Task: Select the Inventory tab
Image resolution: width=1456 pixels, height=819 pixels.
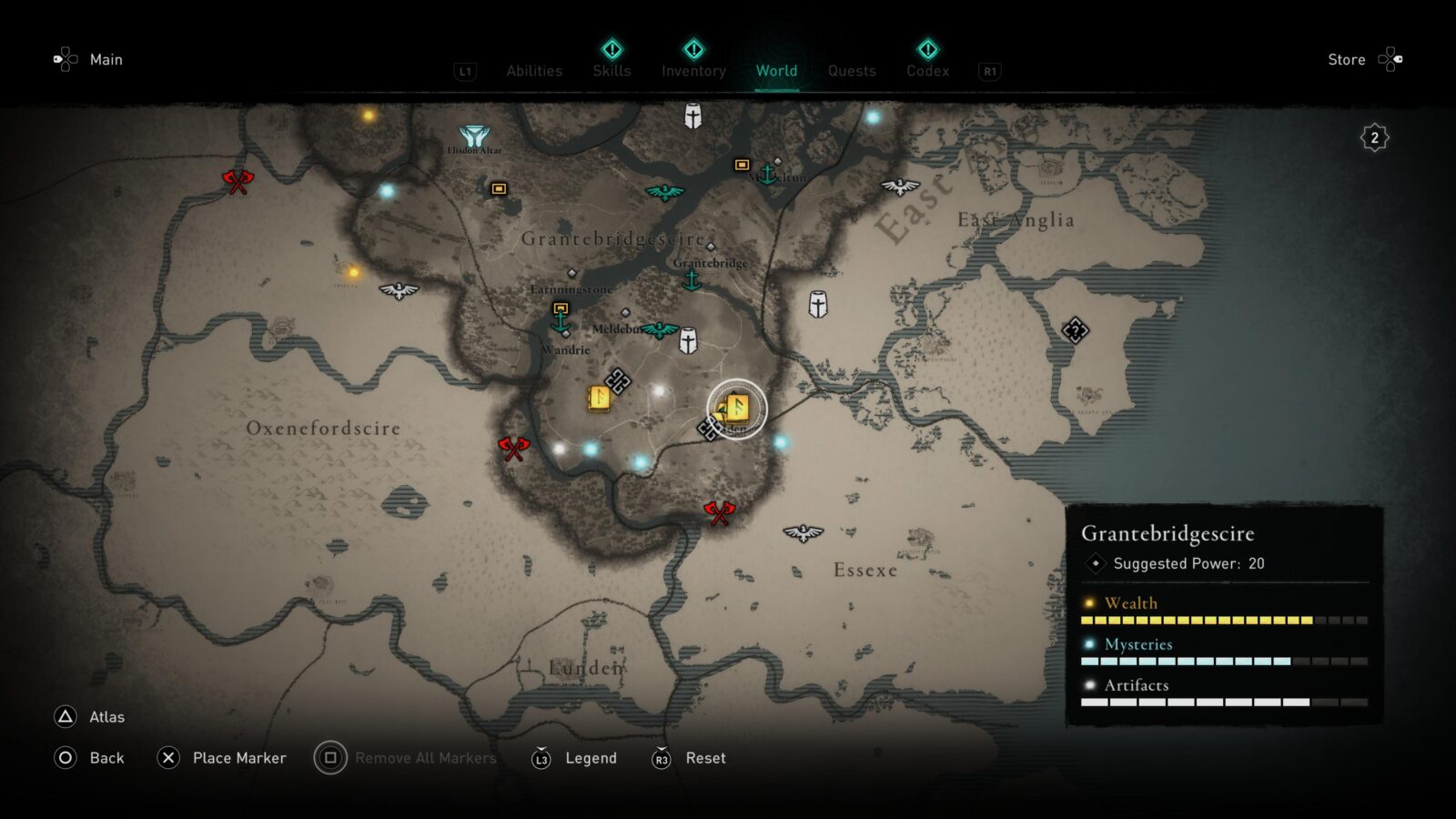Action: (x=693, y=70)
